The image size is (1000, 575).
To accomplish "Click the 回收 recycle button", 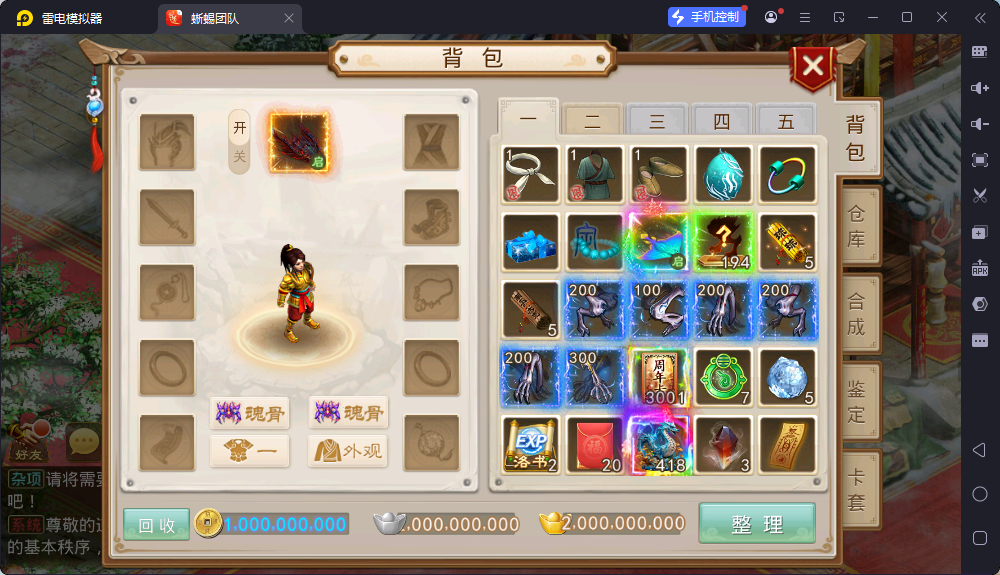I will click(156, 525).
